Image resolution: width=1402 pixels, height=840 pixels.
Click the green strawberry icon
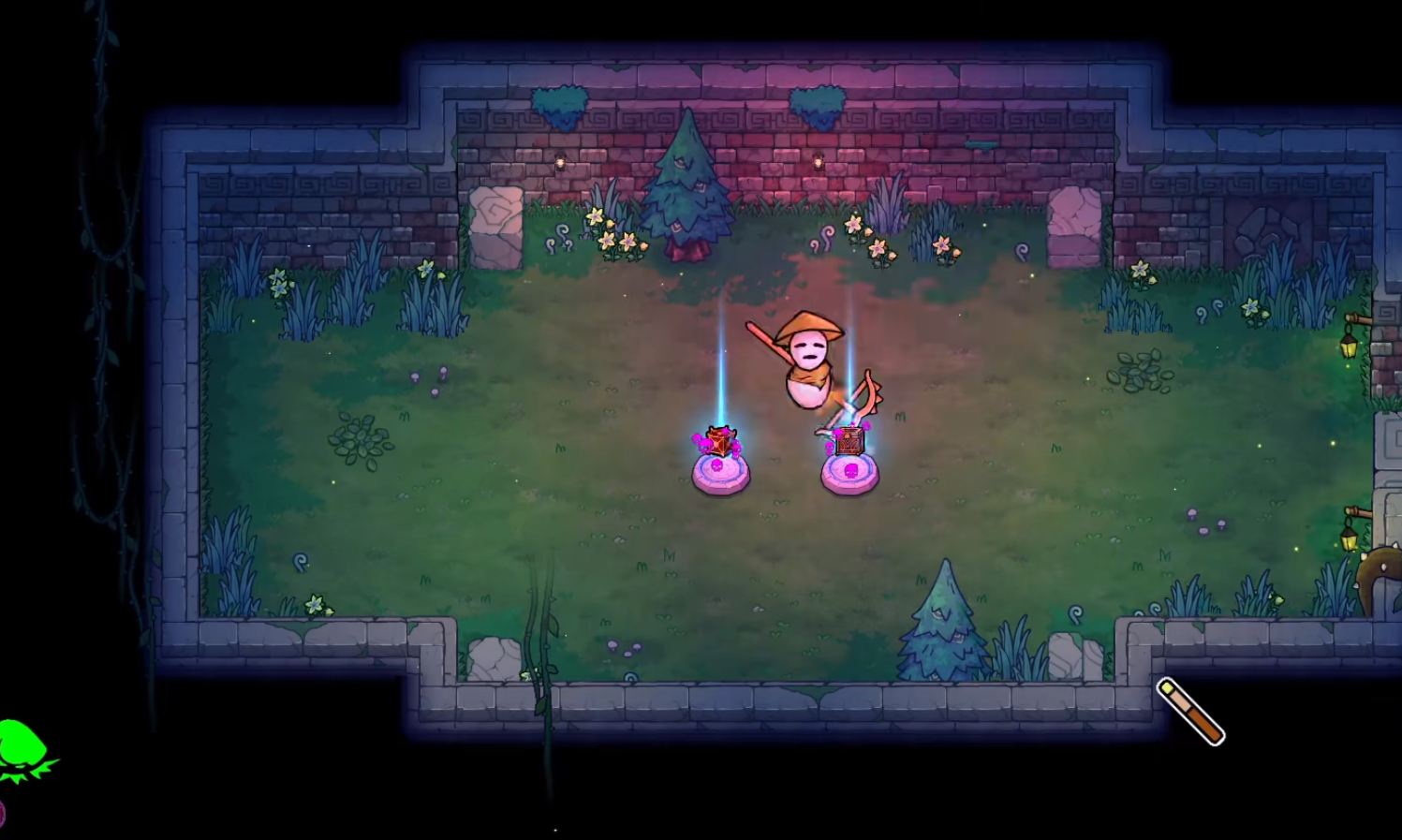point(22,749)
